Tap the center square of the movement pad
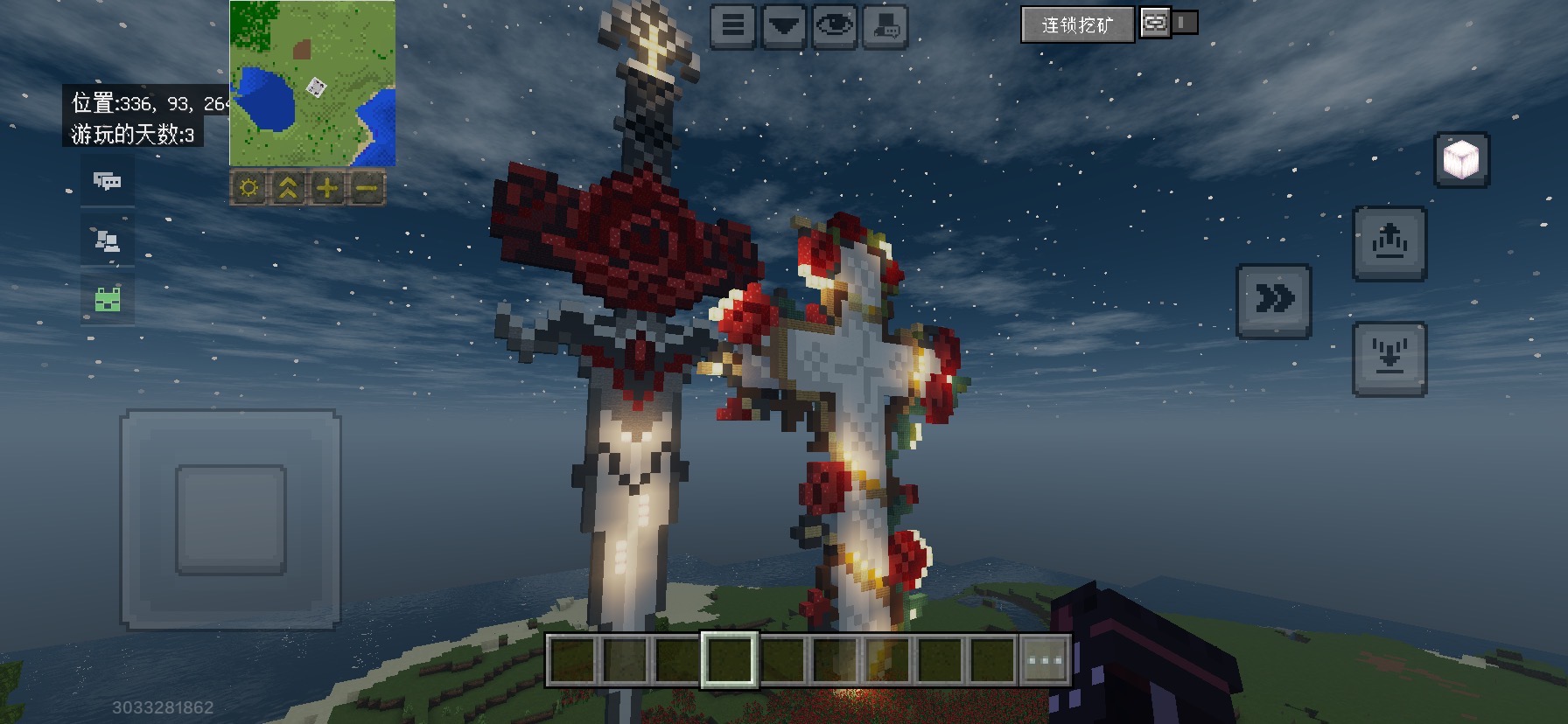1568x724 pixels. 231,519
